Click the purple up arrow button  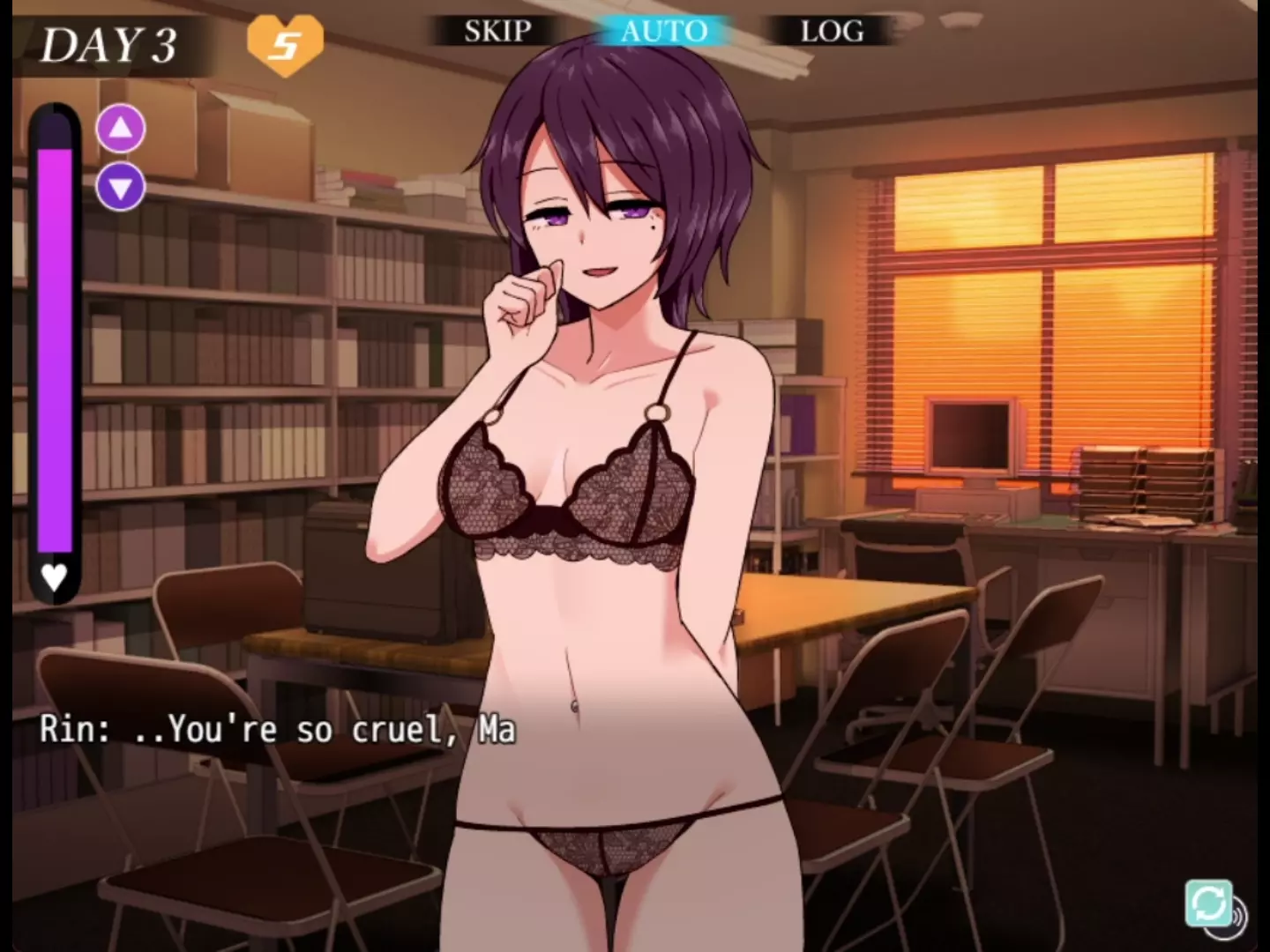tap(121, 129)
